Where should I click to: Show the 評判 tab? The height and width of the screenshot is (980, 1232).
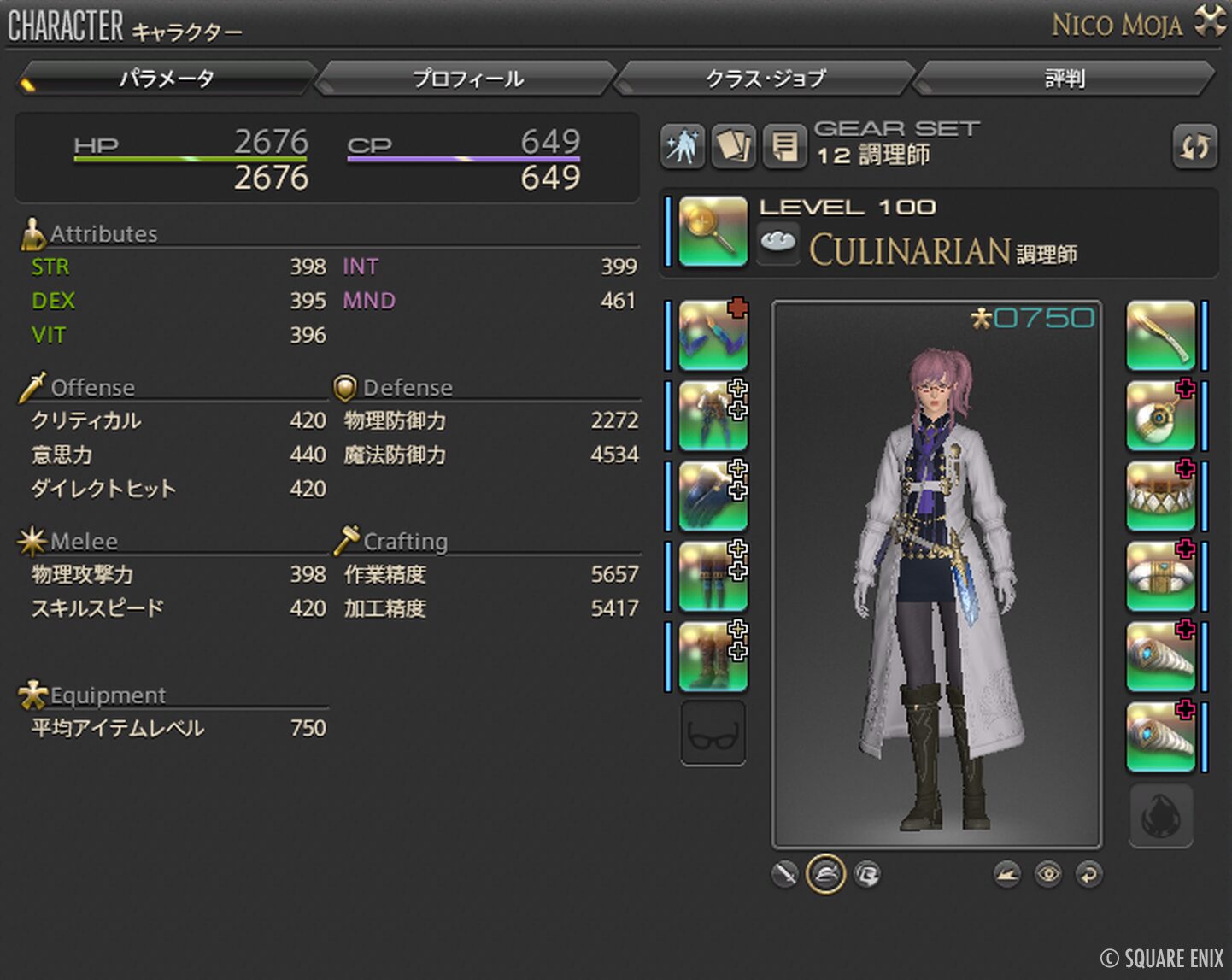pyautogui.click(x=1065, y=79)
